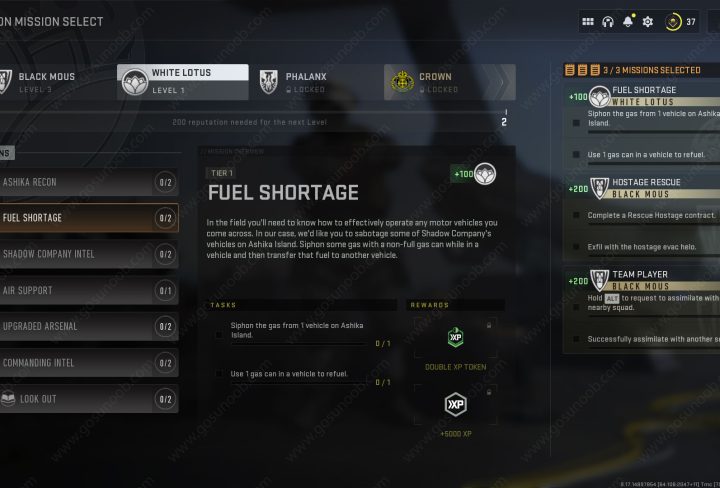Open the Shadow Company Intel mission

pyautogui.click(x=88, y=254)
